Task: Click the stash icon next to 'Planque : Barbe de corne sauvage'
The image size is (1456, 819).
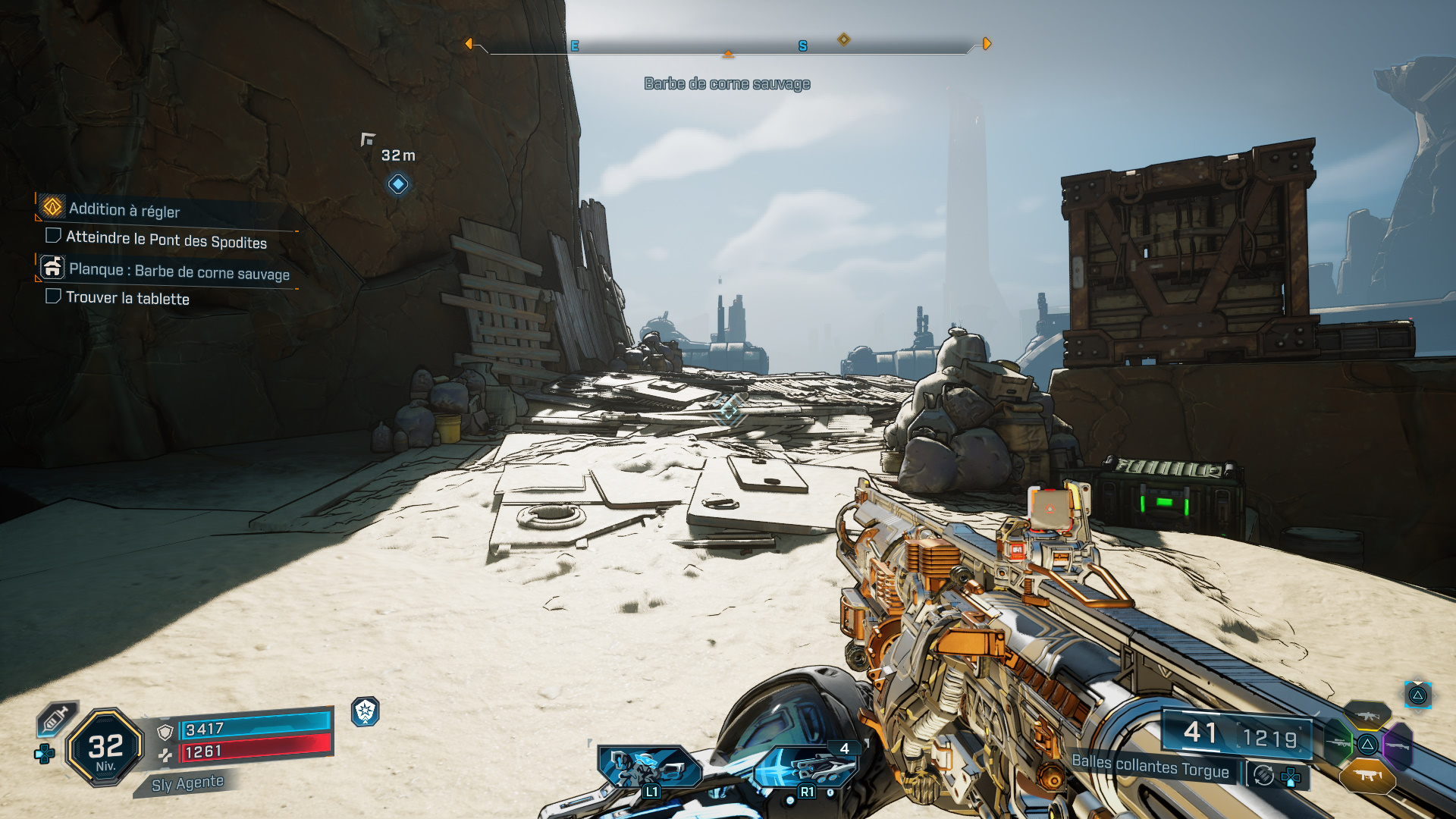Action: coord(52,268)
